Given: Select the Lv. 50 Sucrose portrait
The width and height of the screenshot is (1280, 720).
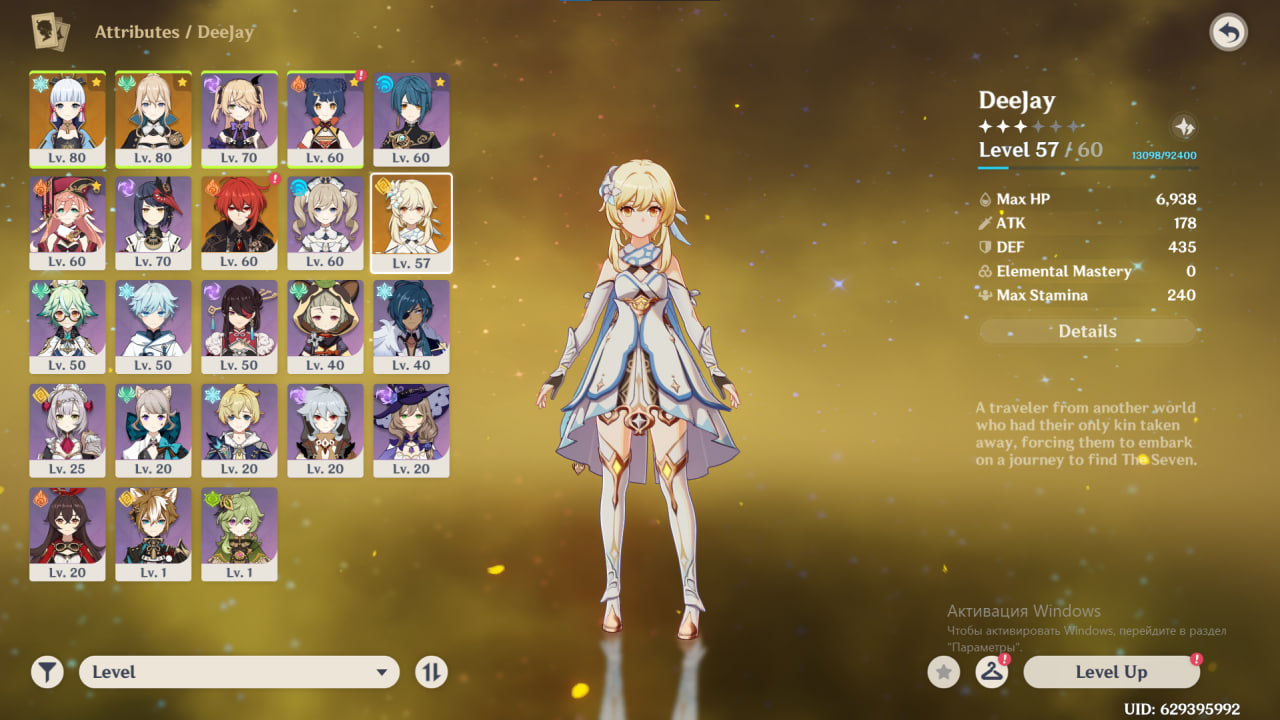Looking at the screenshot, I should (x=67, y=326).
